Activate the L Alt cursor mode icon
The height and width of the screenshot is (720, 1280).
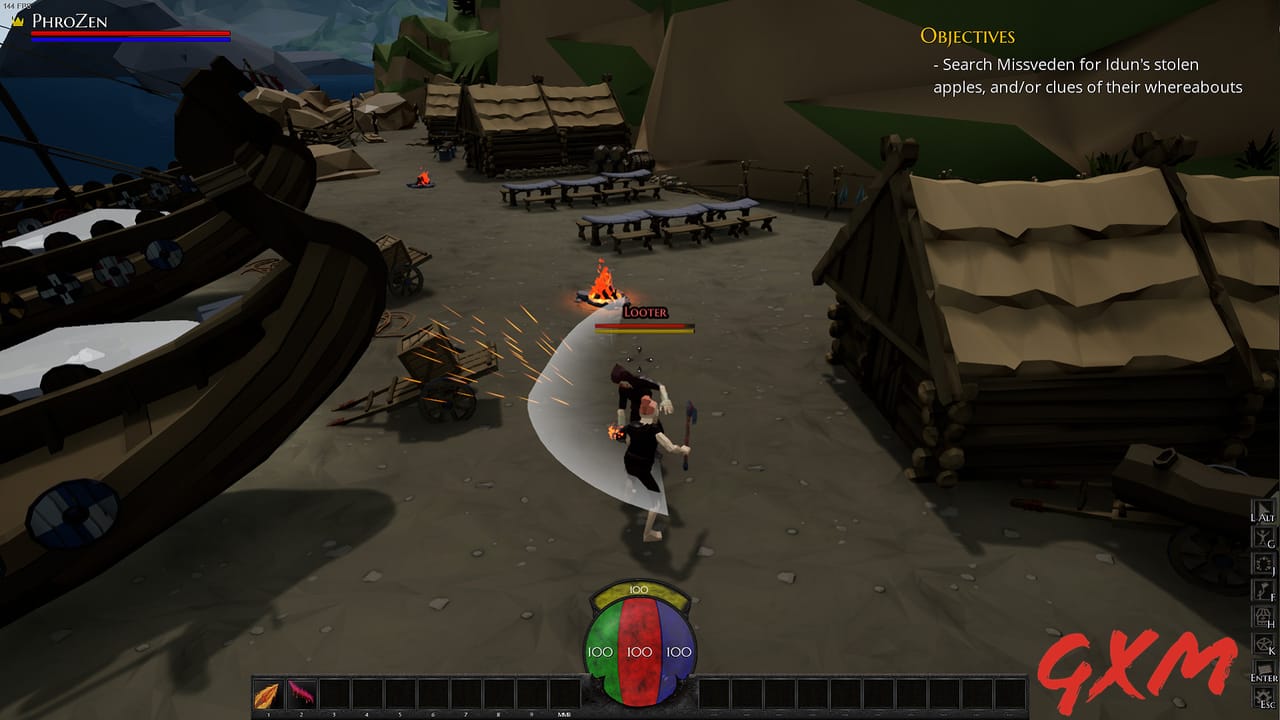tap(1262, 508)
